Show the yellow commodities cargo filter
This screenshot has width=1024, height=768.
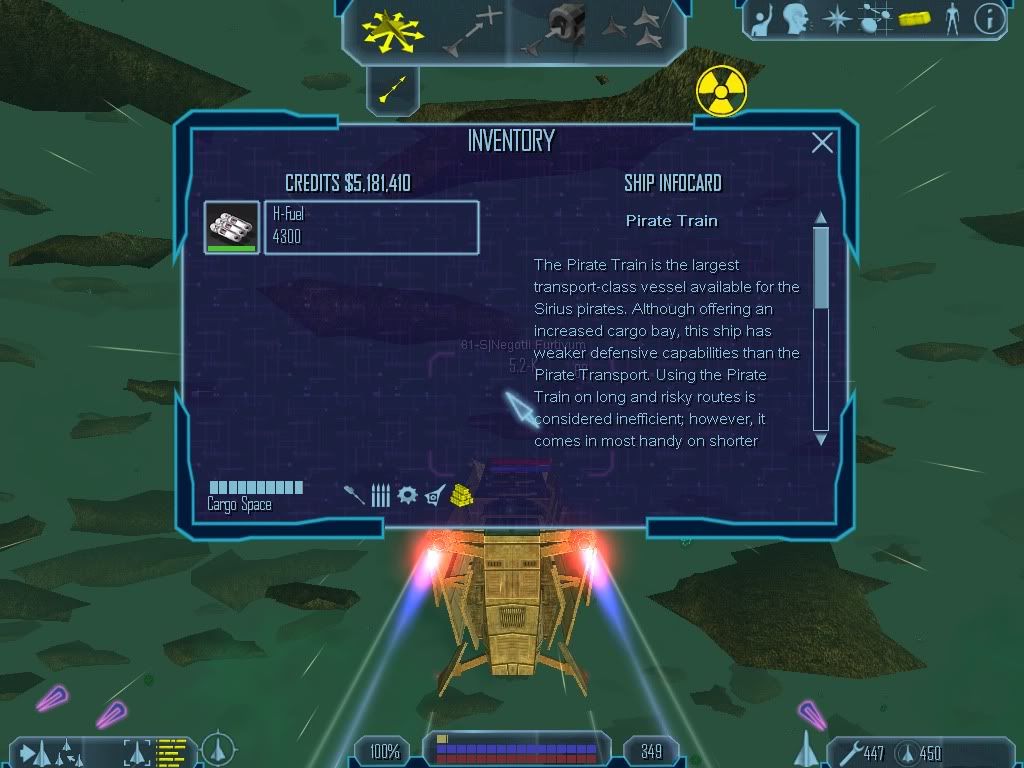click(460, 494)
